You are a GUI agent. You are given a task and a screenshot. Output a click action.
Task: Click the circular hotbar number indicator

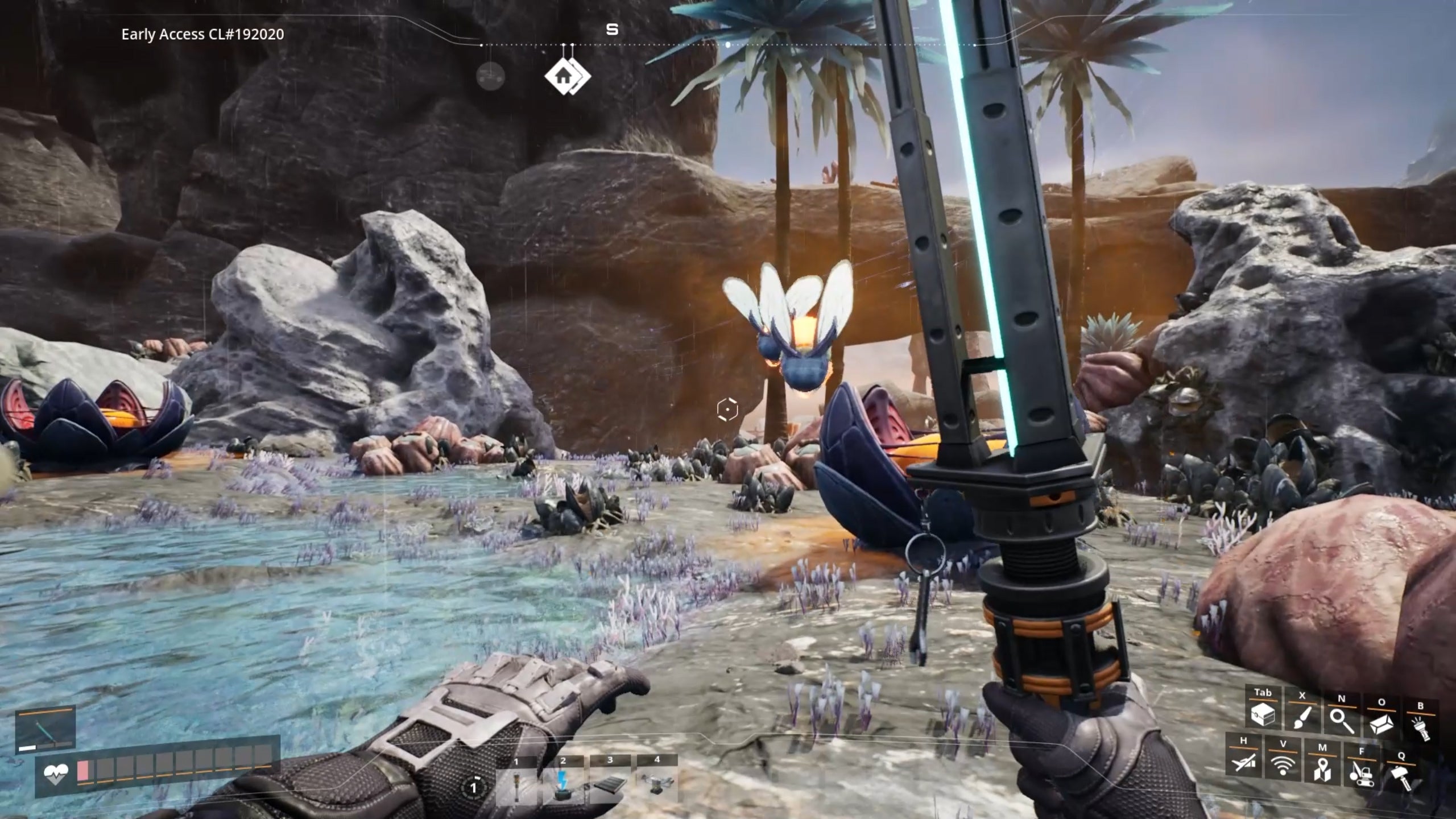click(x=473, y=787)
